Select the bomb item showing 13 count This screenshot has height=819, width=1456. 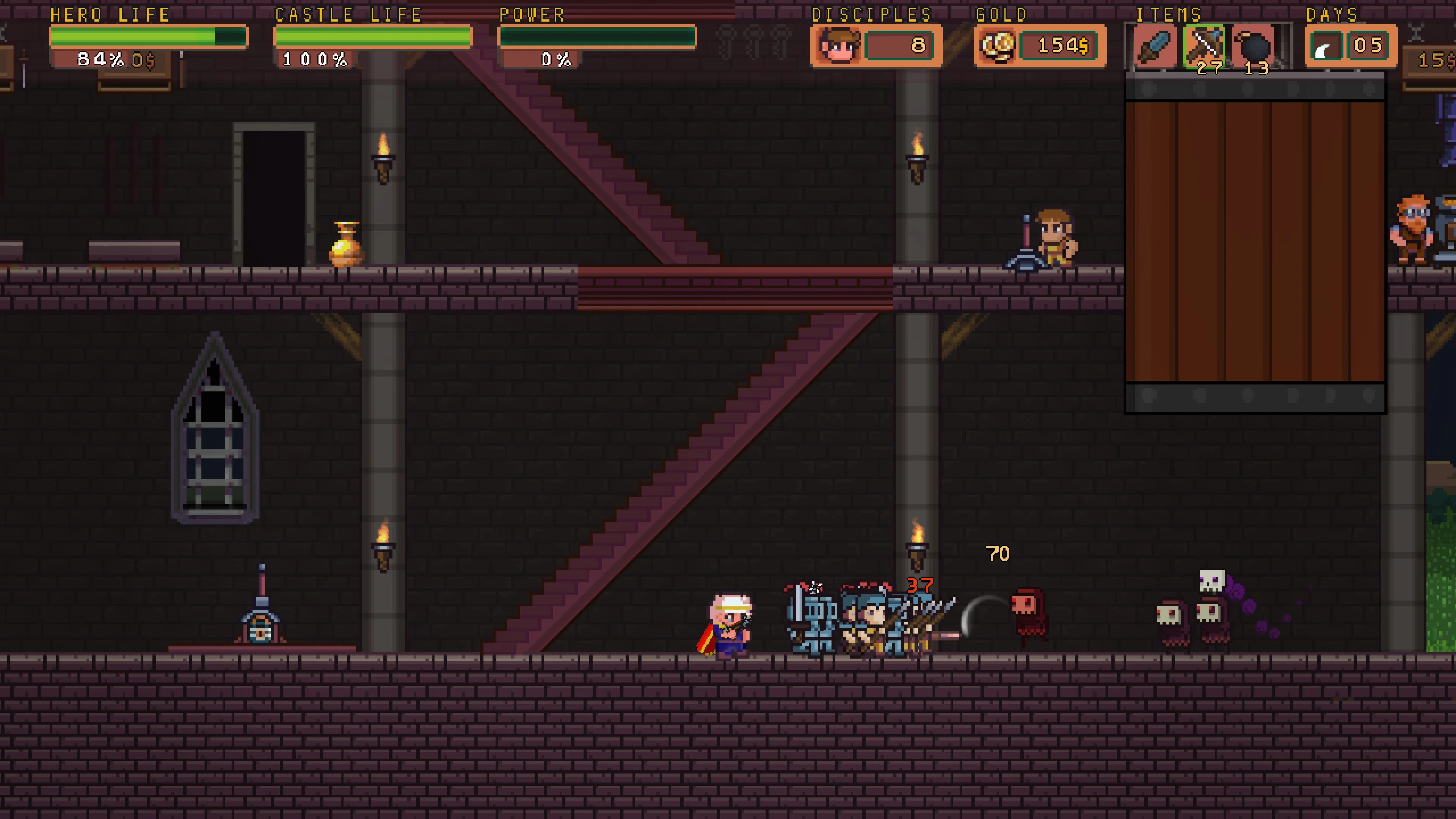pyautogui.click(x=1256, y=48)
